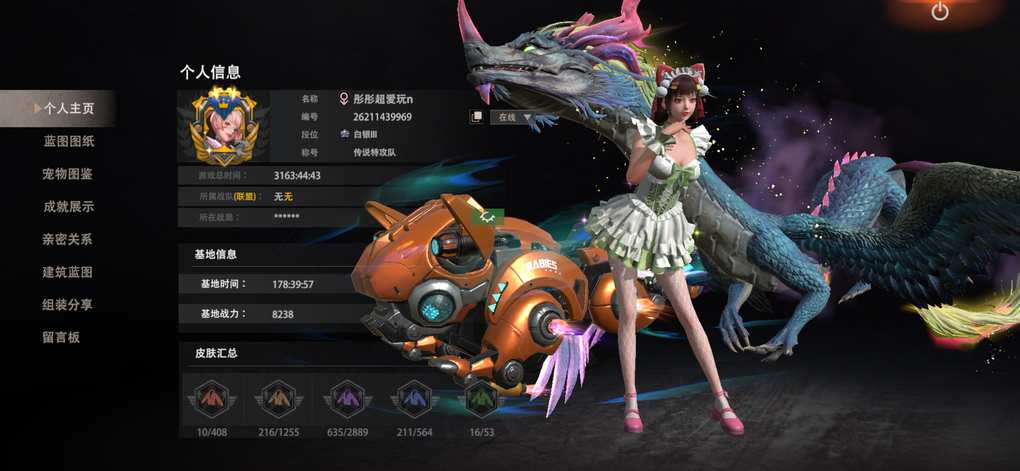The width and height of the screenshot is (1020, 471).
Task: Copy the player ID with the copy icon
Action: pos(477,117)
